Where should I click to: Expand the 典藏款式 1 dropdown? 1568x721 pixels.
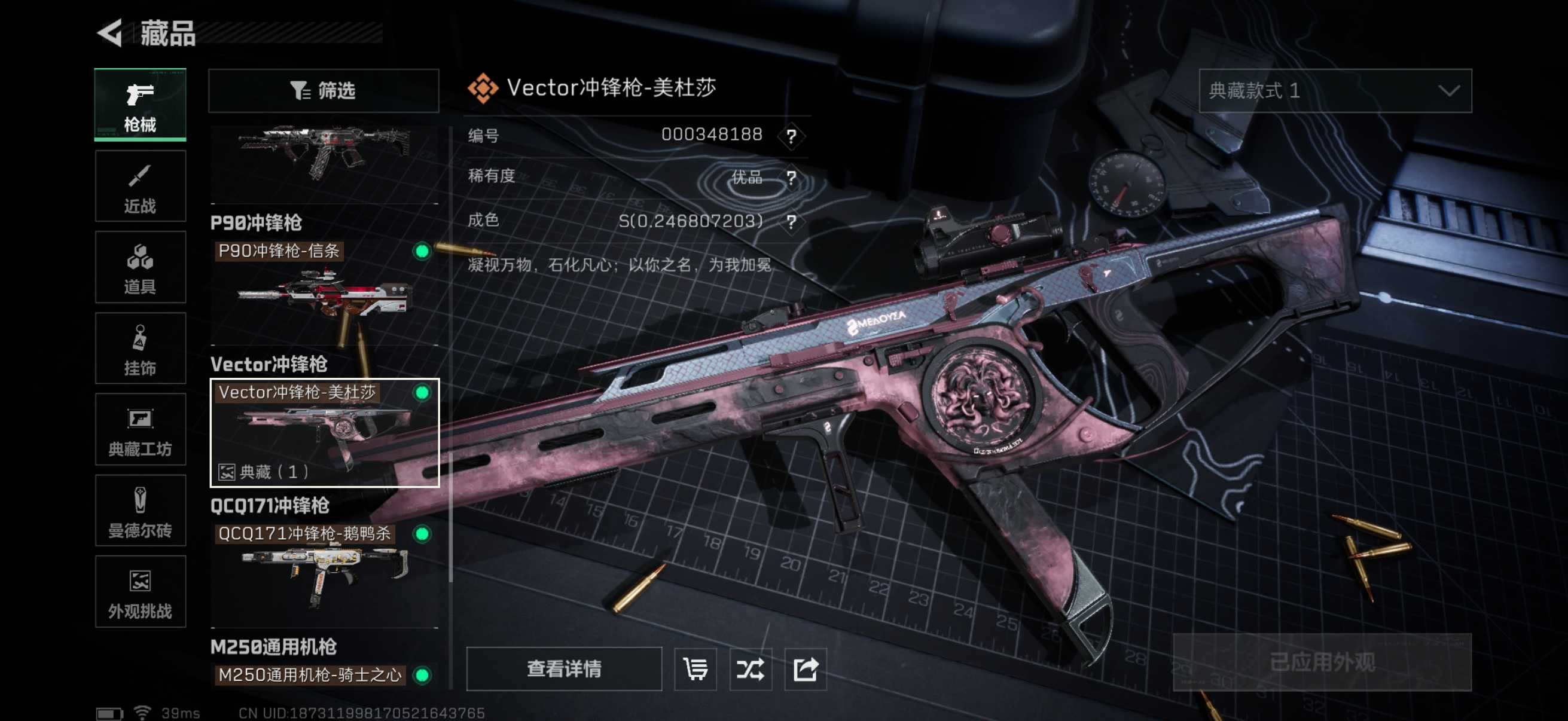click(x=1334, y=91)
